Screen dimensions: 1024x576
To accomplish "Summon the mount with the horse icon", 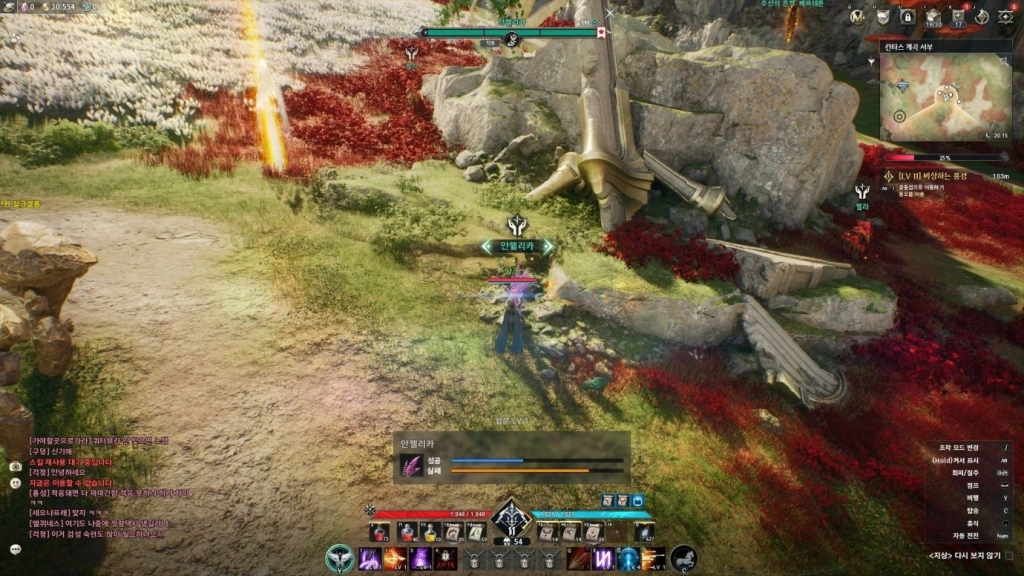I will click(684, 558).
